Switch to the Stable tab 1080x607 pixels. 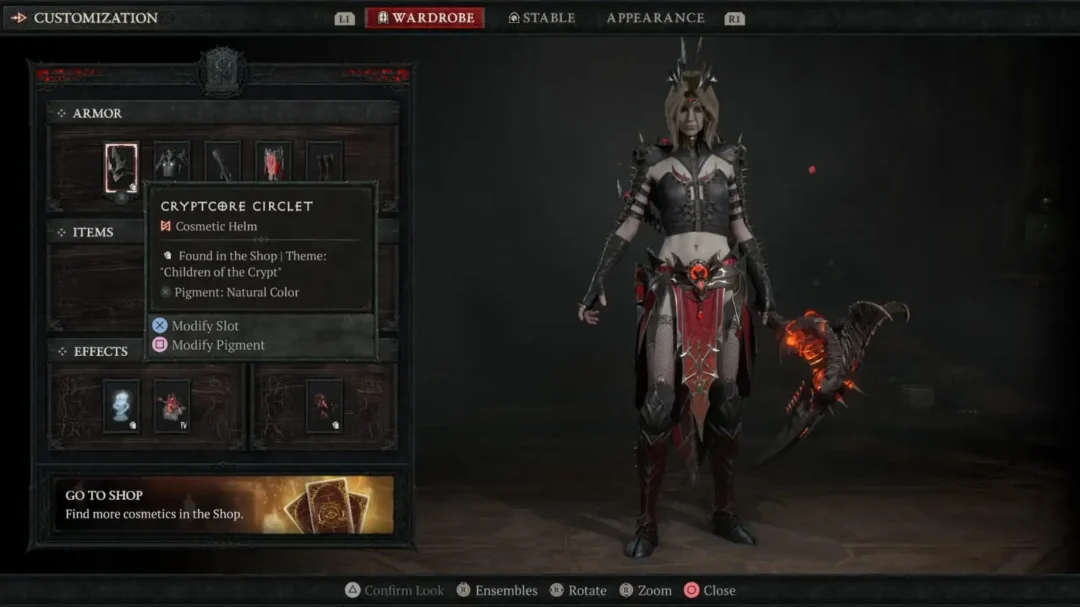pyautogui.click(x=542, y=18)
